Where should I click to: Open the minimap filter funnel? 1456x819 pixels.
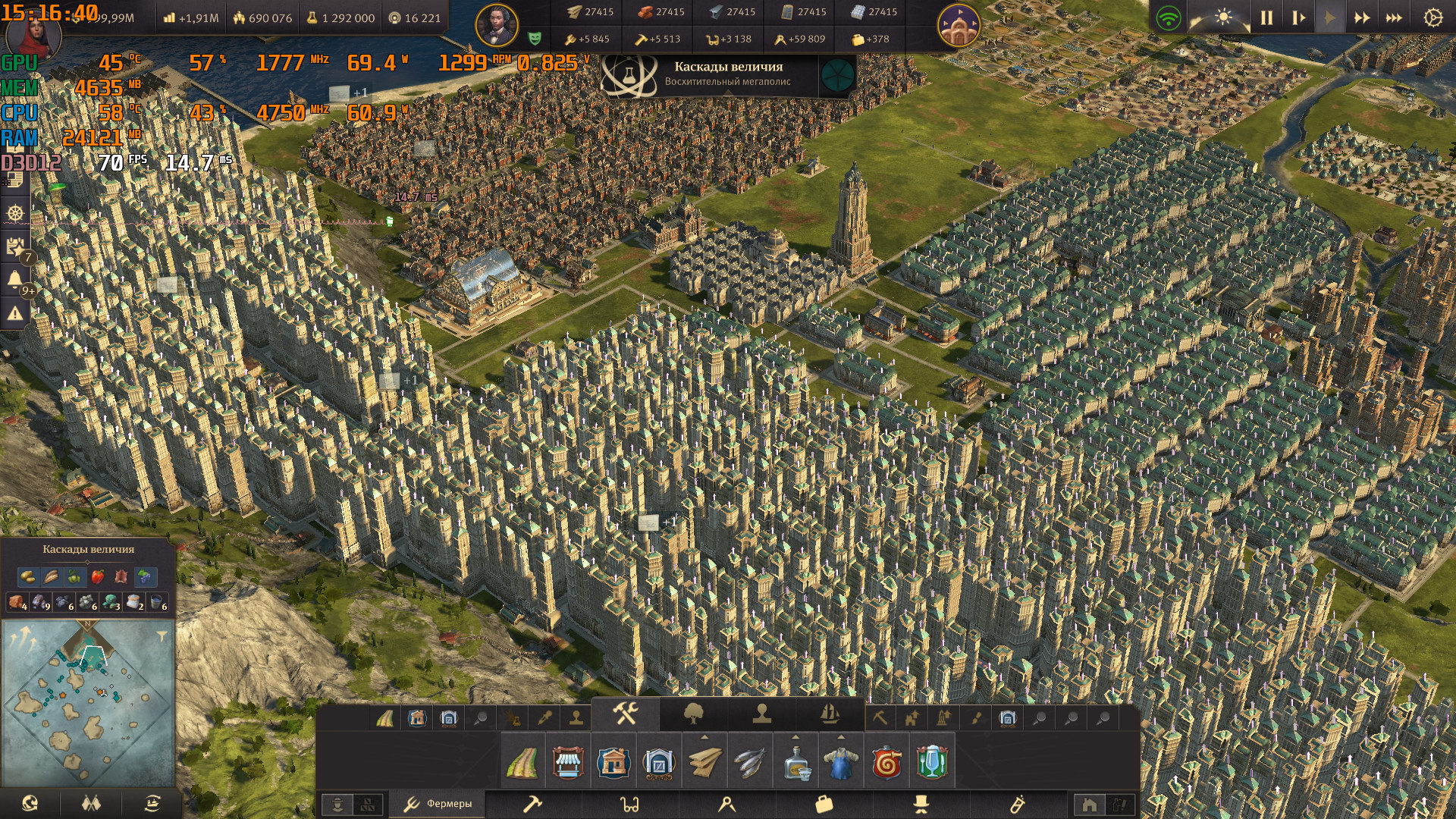(x=162, y=637)
